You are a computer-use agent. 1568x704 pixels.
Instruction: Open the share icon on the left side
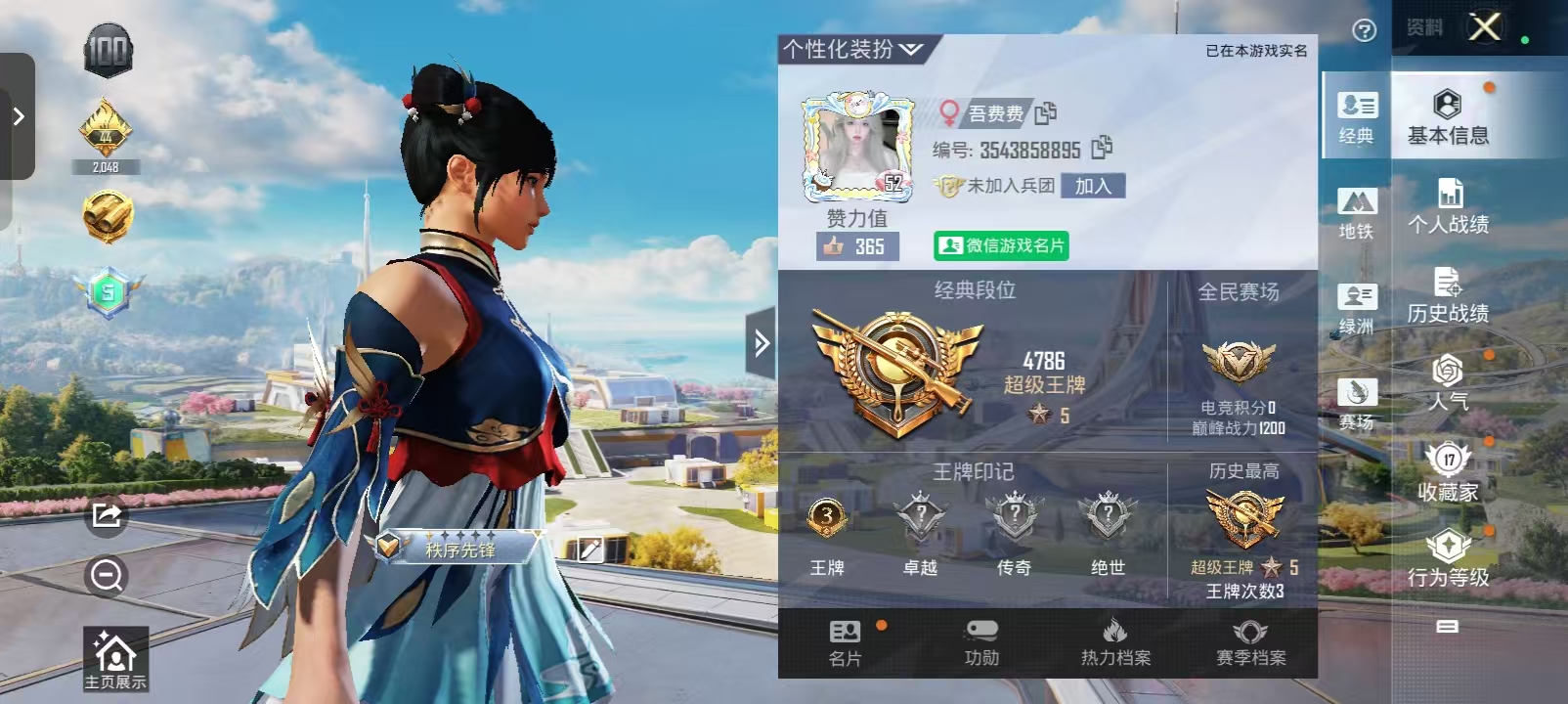[x=104, y=513]
